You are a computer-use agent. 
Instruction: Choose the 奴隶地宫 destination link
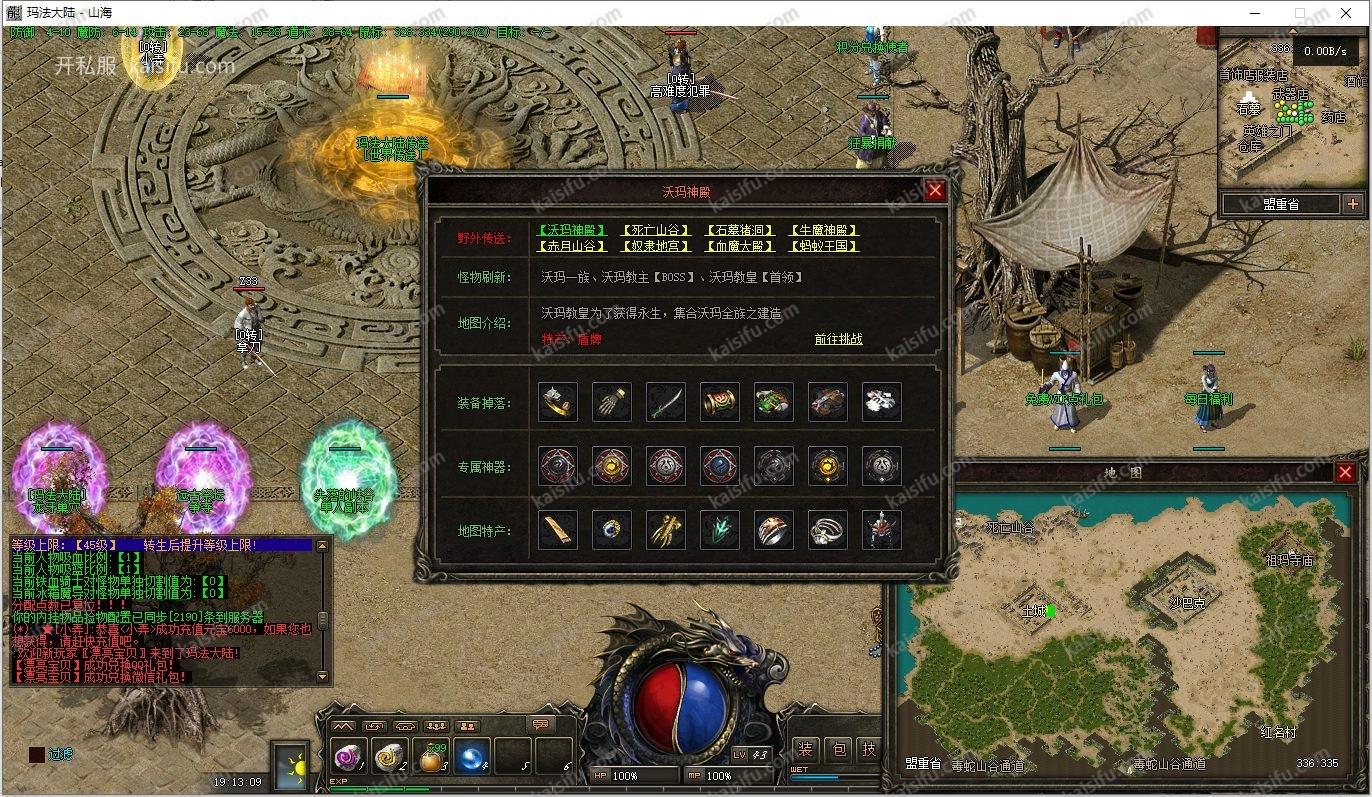[656, 246]
